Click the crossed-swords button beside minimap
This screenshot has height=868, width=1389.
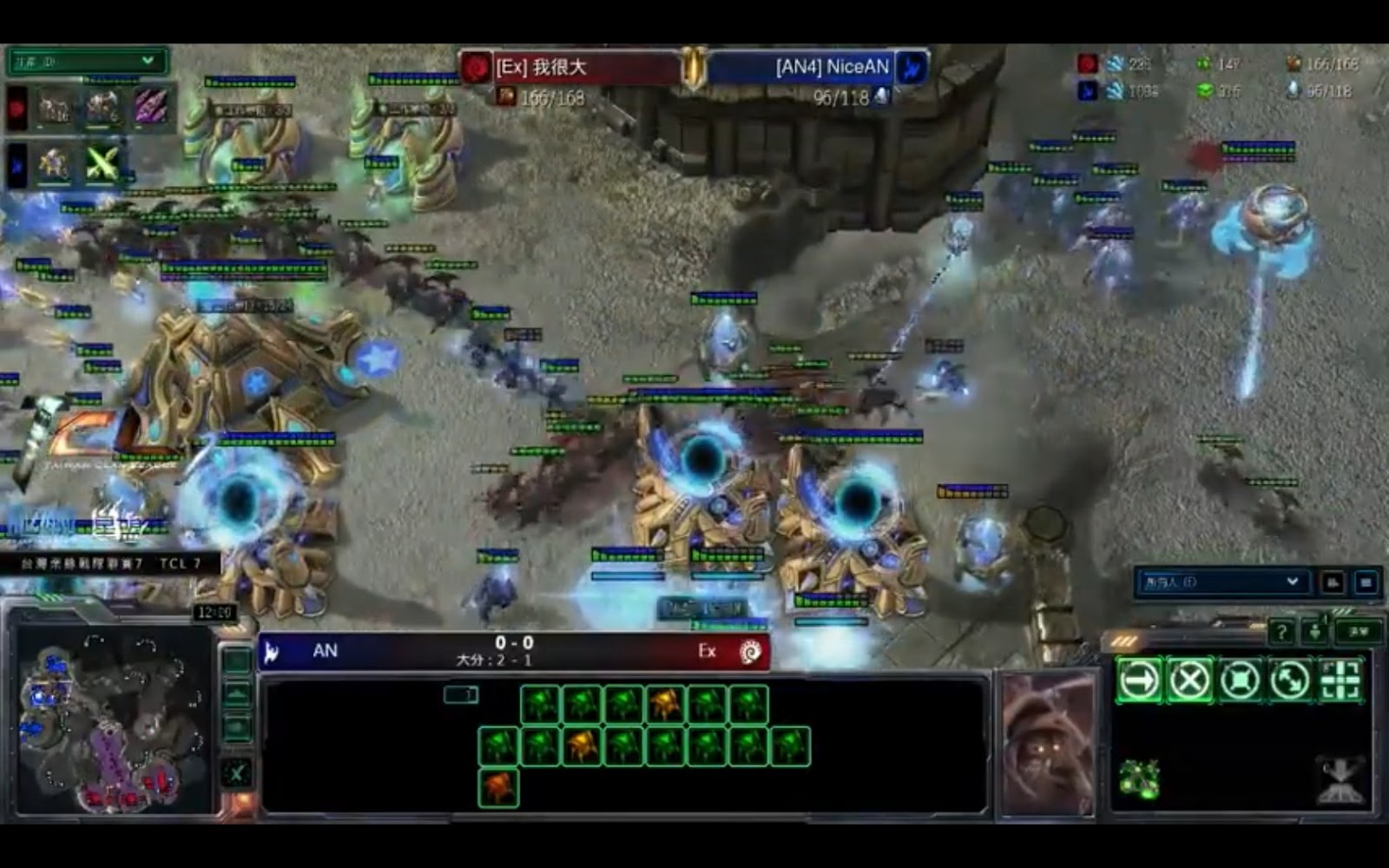pos(237,773)
